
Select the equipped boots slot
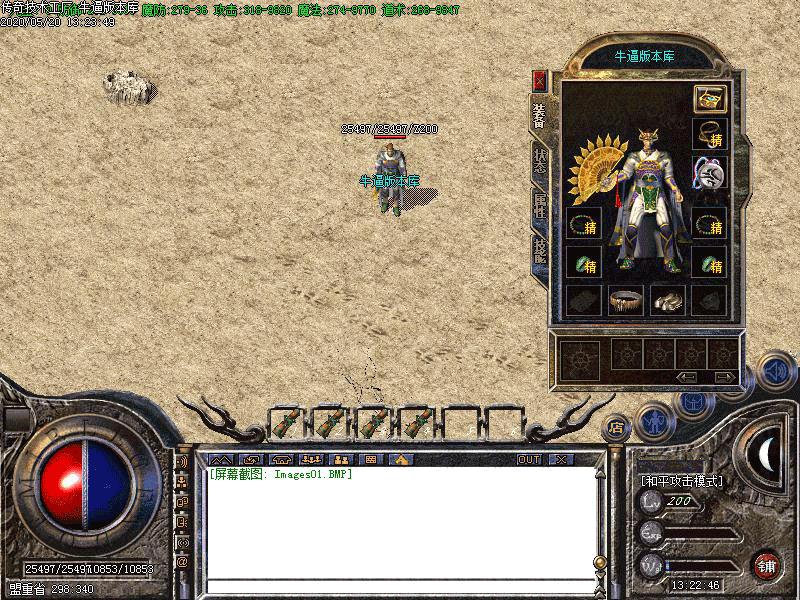click(667, 299)
